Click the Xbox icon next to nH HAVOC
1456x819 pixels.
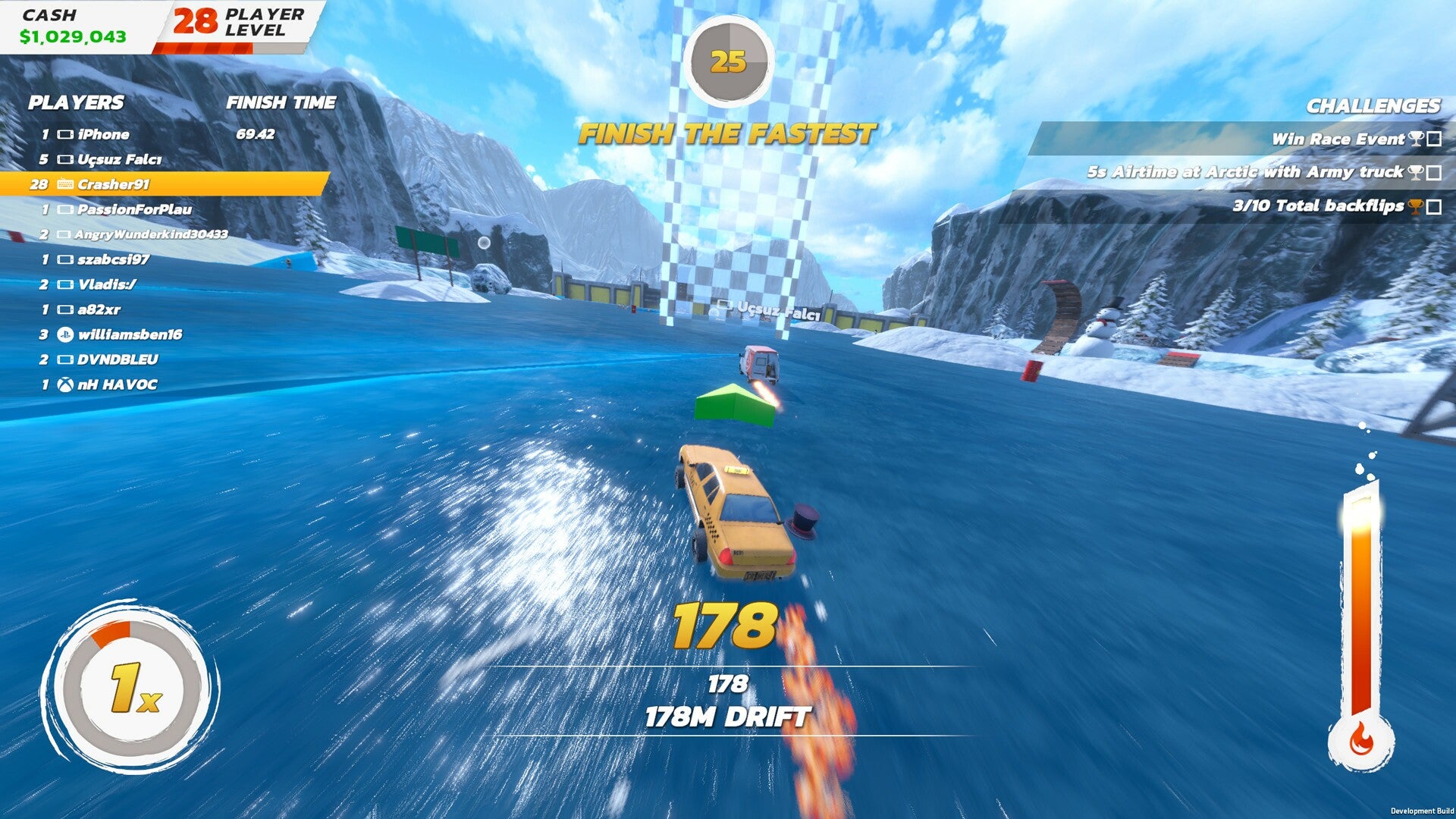click(x=64, y=384)
